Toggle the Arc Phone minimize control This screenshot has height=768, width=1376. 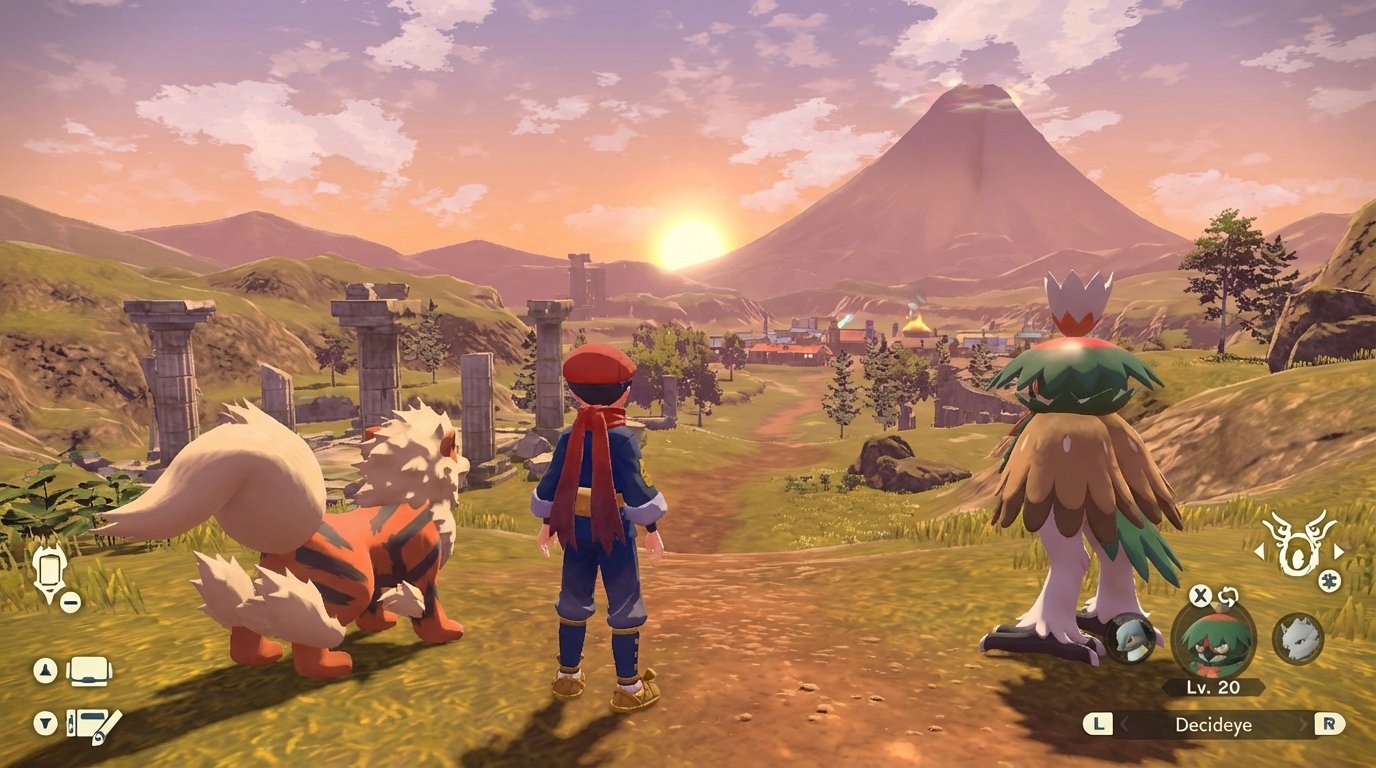[x=68, y=602]
